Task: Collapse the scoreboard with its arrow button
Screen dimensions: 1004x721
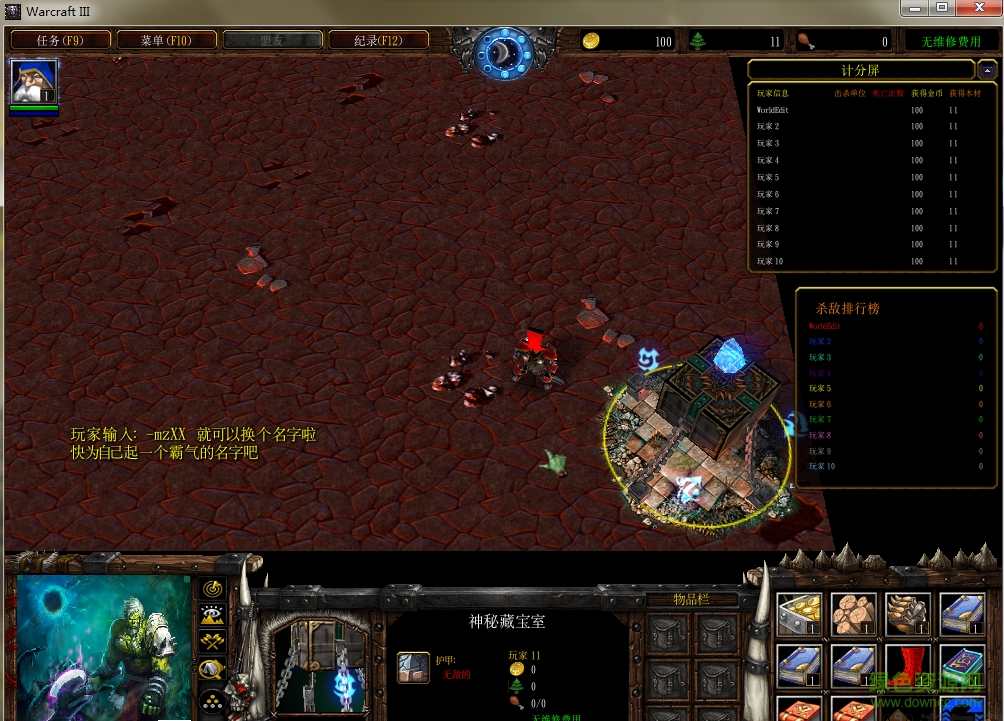Action: [987, 70]
